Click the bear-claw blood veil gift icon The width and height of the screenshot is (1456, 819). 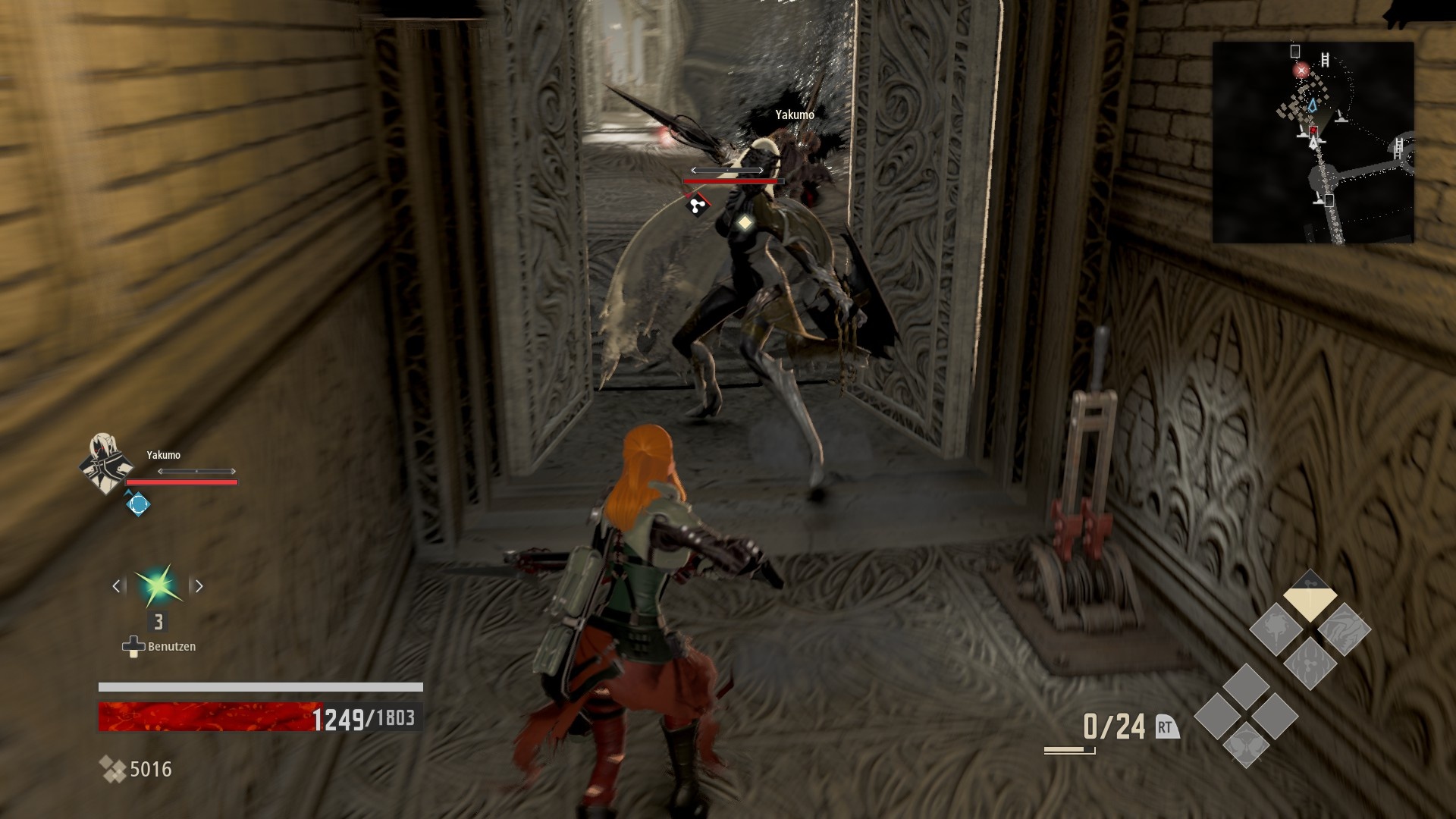1310,664
